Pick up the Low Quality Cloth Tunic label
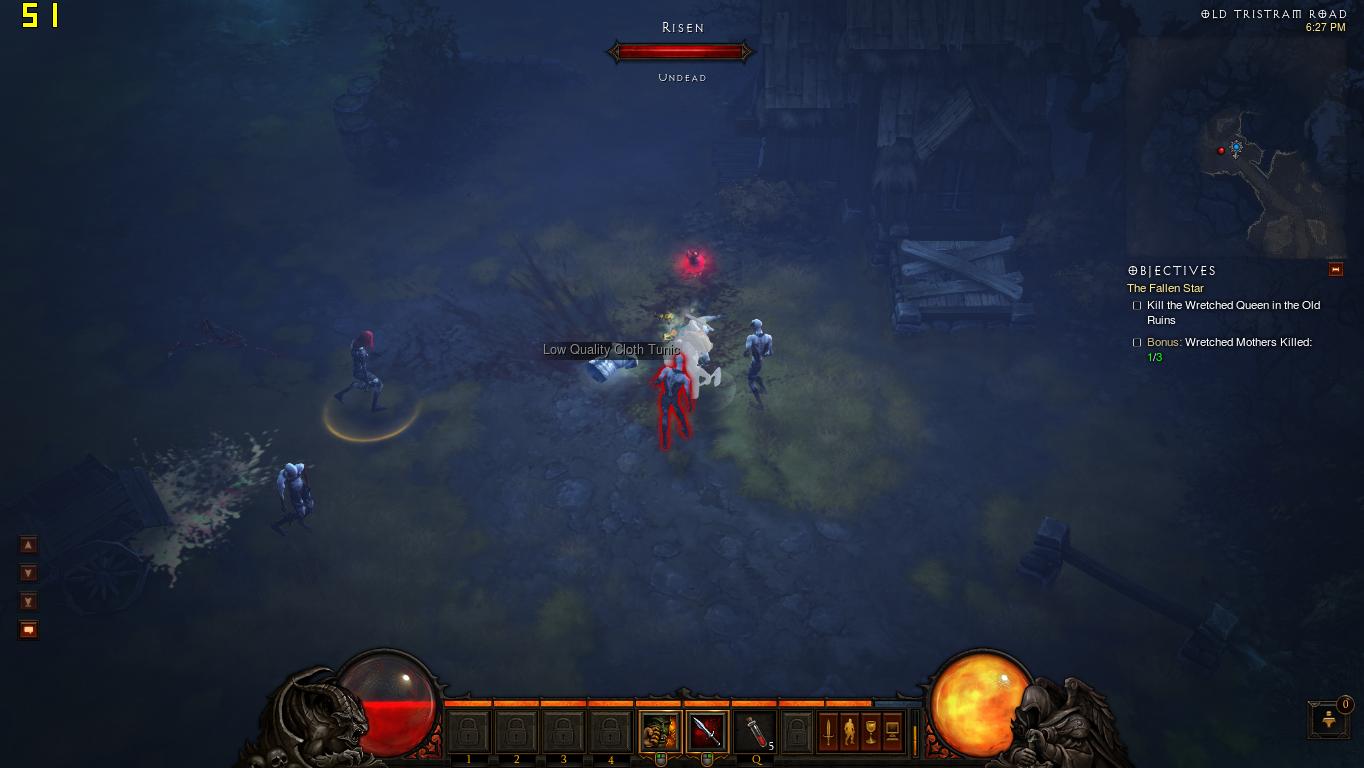1364x768 pixels. point(610,349)
